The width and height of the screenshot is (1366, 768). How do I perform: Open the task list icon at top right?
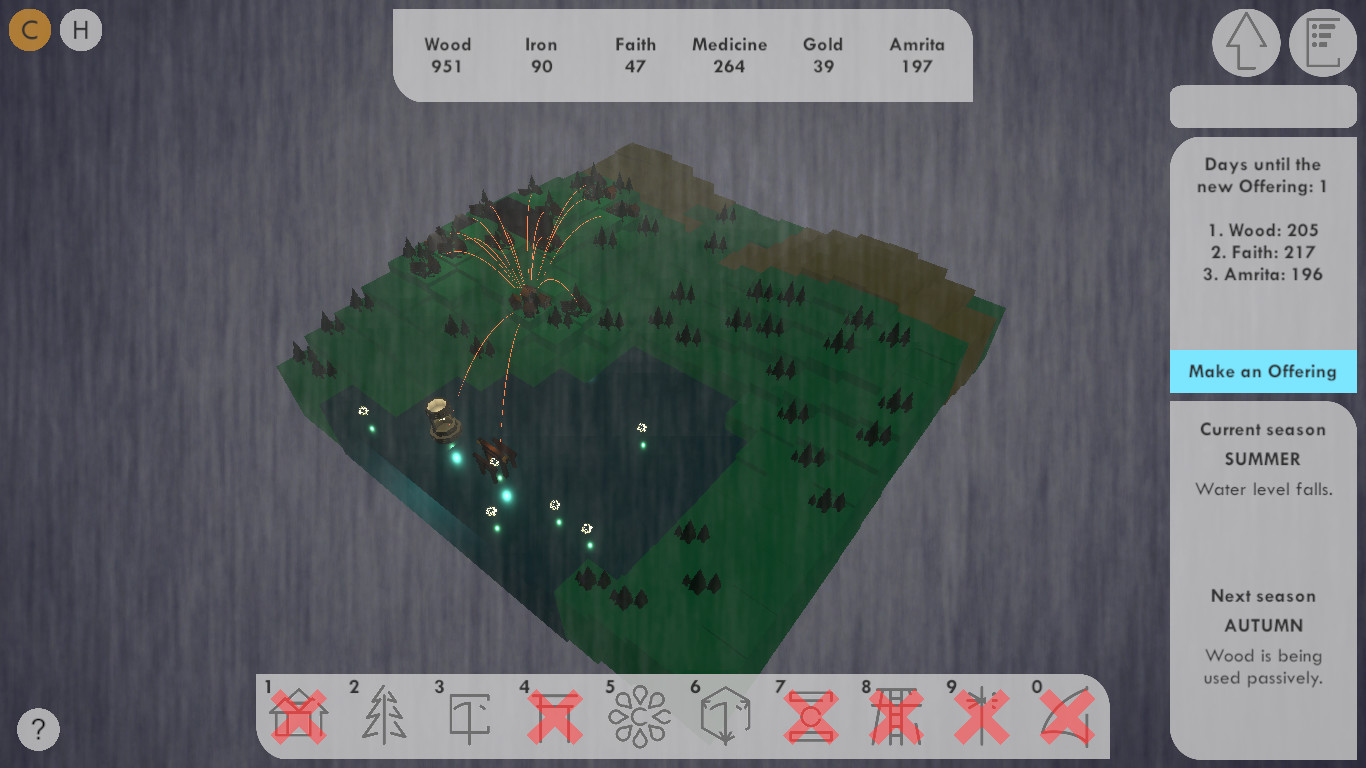point(1322,42)
